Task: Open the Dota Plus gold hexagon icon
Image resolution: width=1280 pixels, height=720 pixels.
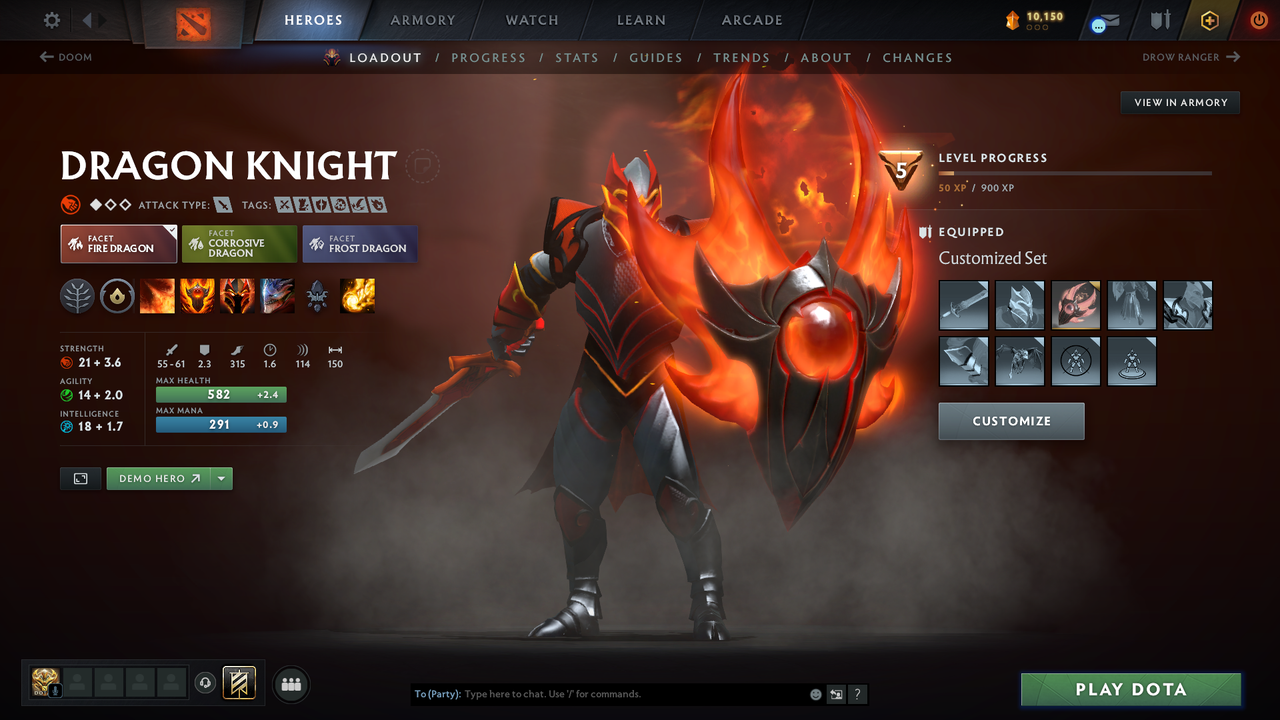Action: (1209, 19)
